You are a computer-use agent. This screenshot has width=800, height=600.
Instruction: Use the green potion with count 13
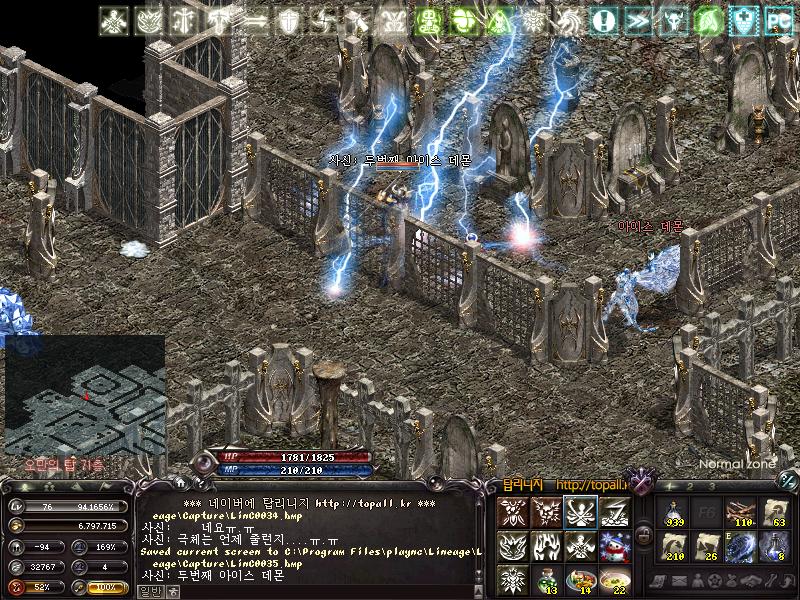point(546,579)
